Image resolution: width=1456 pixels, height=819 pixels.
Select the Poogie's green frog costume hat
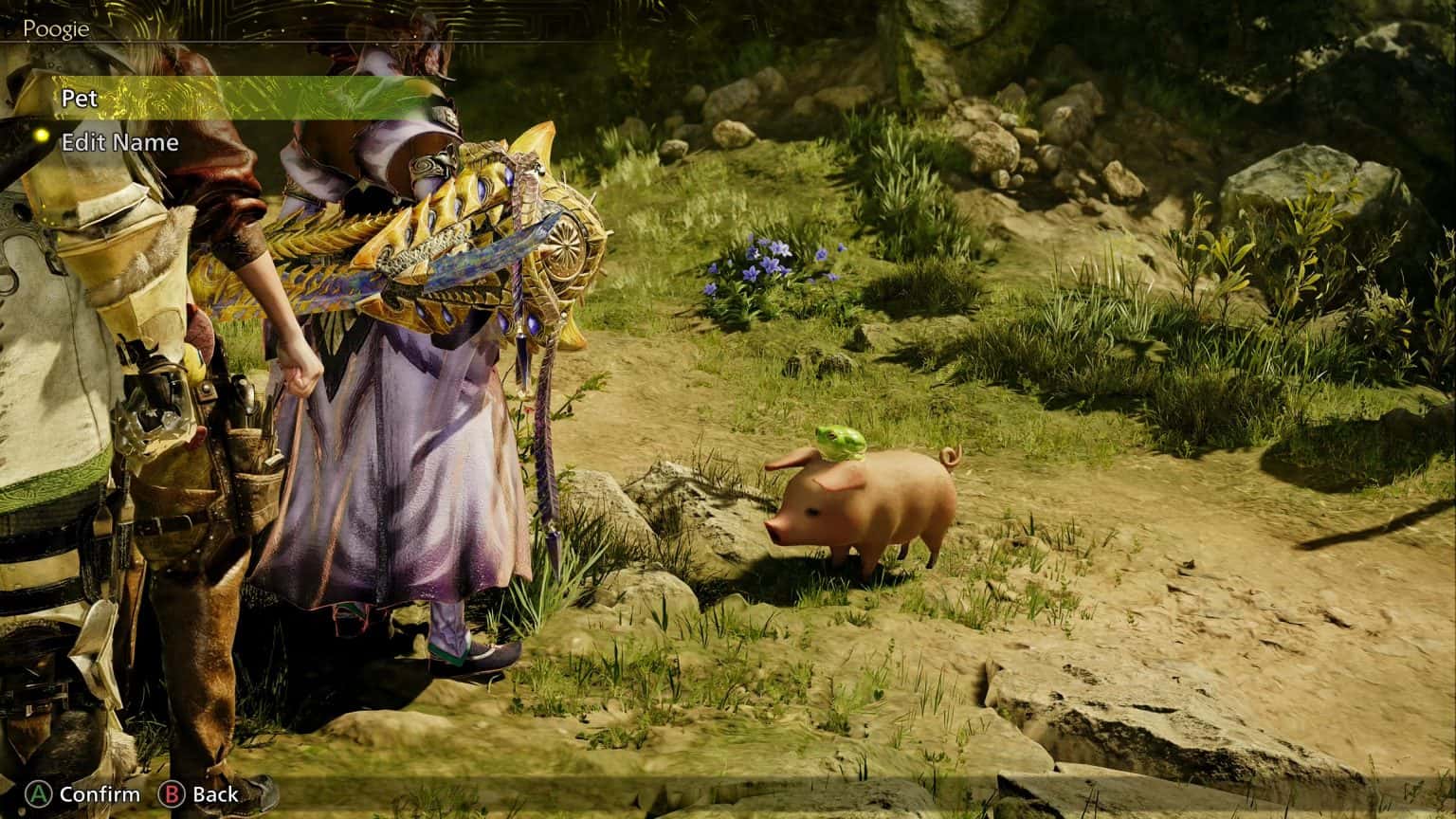tap(844, 444)
